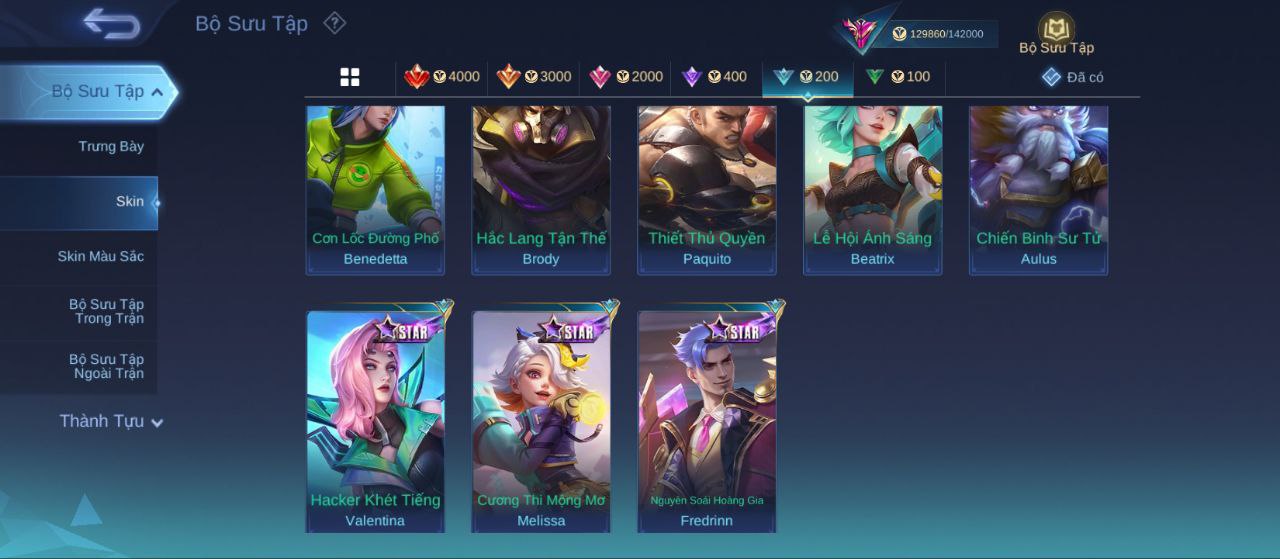
Task: View Melissa's Cương Thi Mộng Mơ skin
Action: click(541, 420)
